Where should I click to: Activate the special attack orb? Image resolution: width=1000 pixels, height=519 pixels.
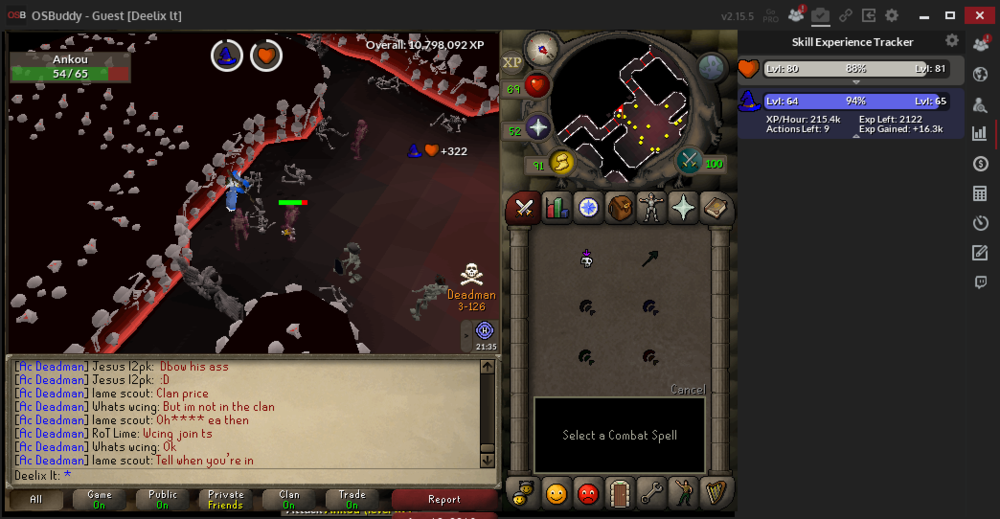point(689,160)
